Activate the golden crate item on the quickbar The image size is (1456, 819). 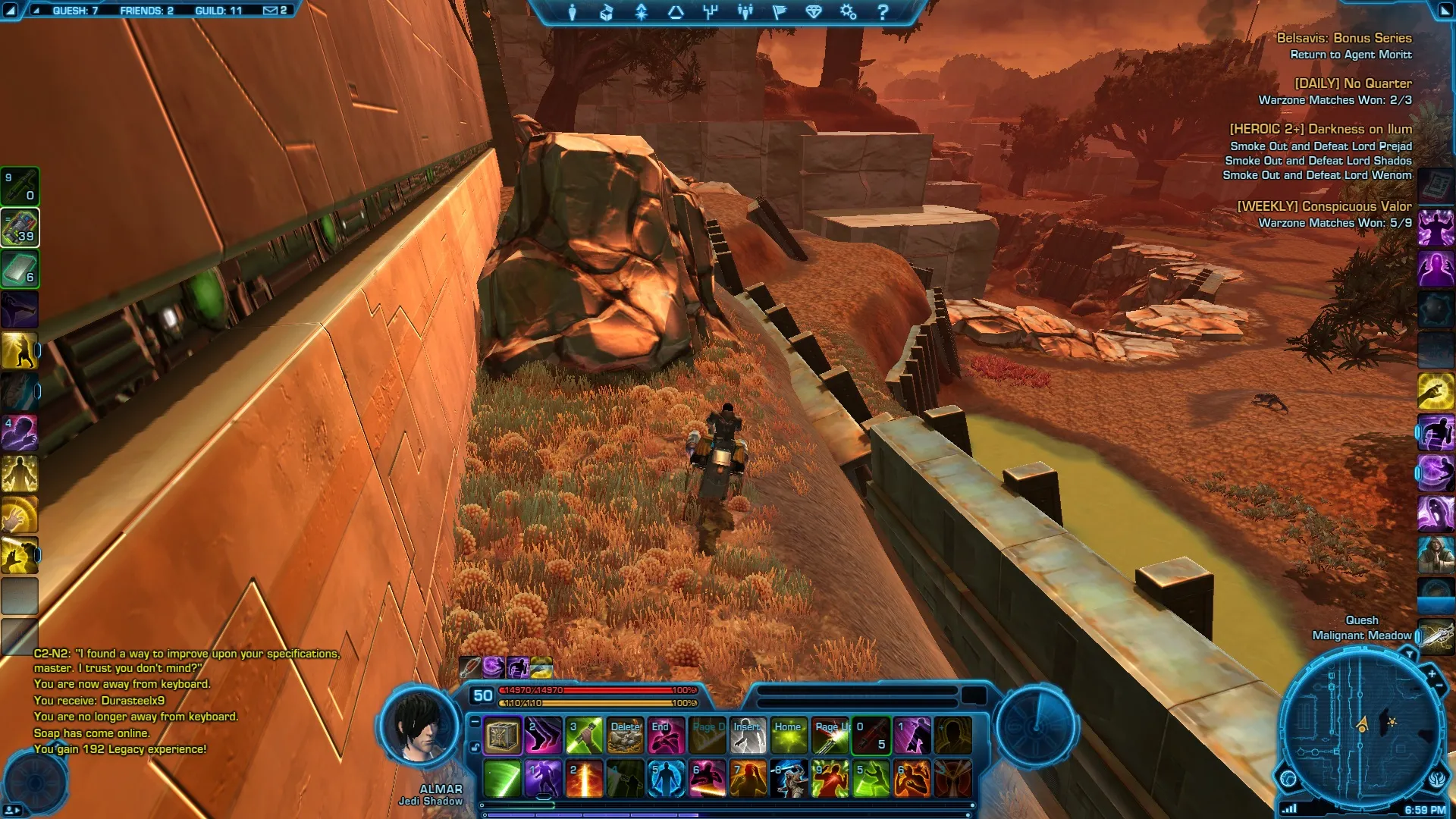click(x=502, y=736)
